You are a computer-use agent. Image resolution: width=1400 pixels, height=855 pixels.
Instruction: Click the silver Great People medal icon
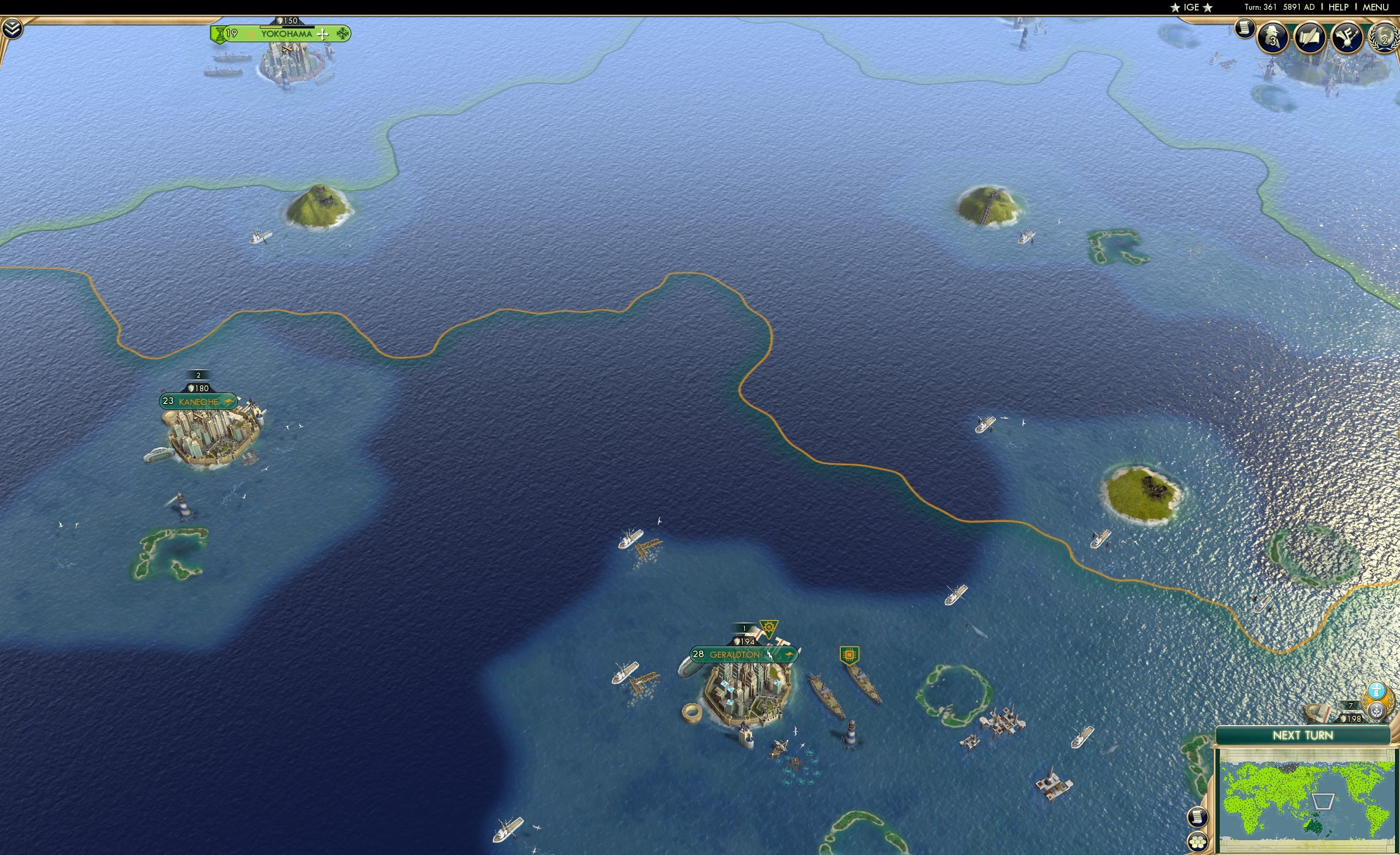tap(1378, 712)
